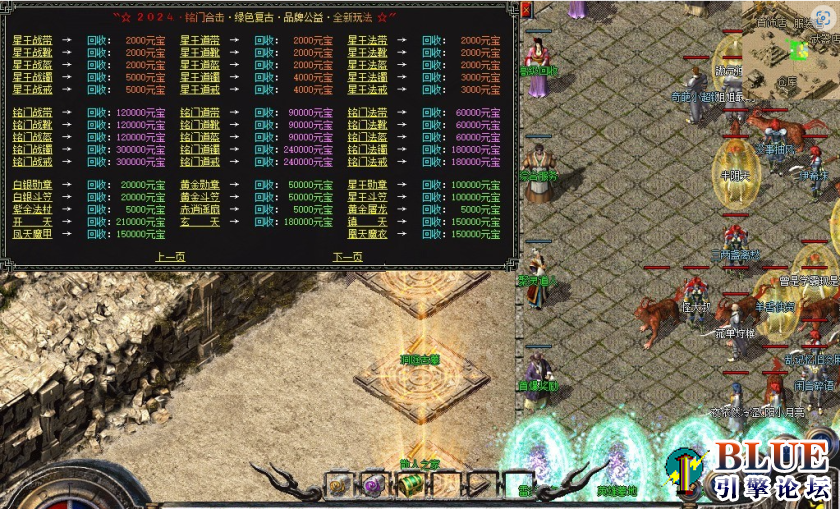Image resolution: width=840 pixels, height=509 pixels.
Task: Click the 白银勋章 recycle entry
Action: pyautogui.click(x=31, y=185)
